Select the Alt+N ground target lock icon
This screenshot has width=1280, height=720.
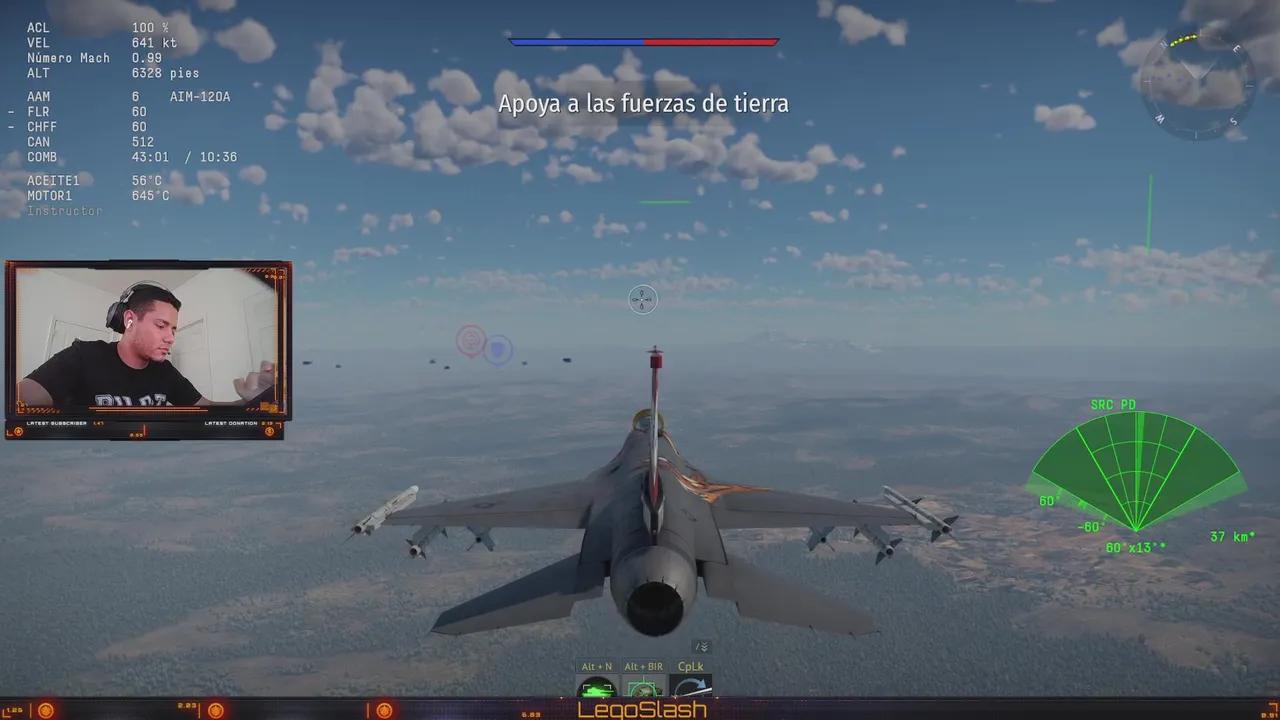(x=595, y=688)
